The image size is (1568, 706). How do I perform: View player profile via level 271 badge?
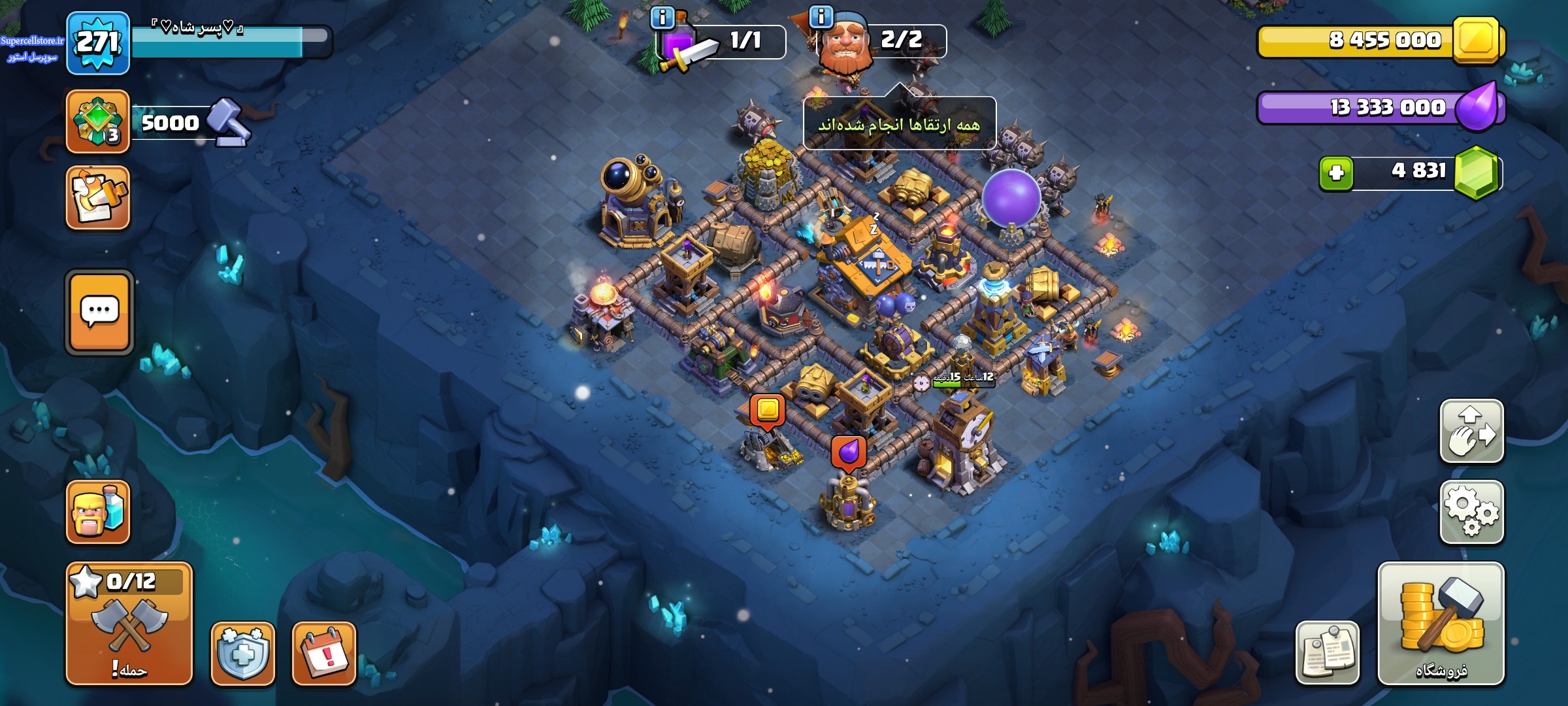pyautogui.click(x=98, y=43)
